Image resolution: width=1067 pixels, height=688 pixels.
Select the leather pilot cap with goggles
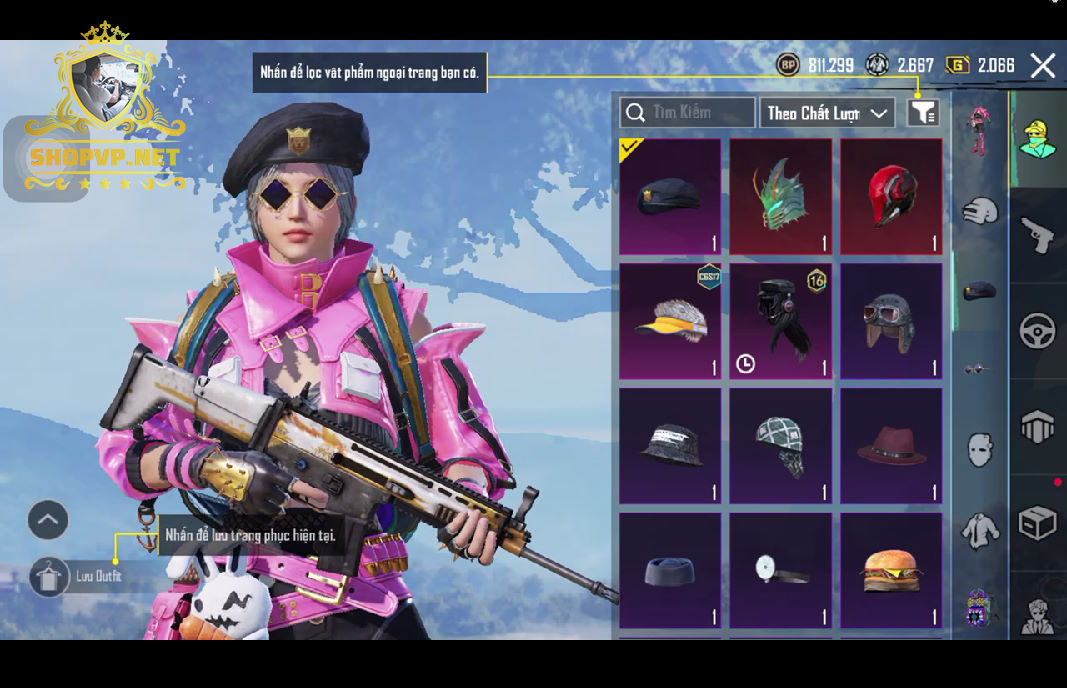[891, 321]
